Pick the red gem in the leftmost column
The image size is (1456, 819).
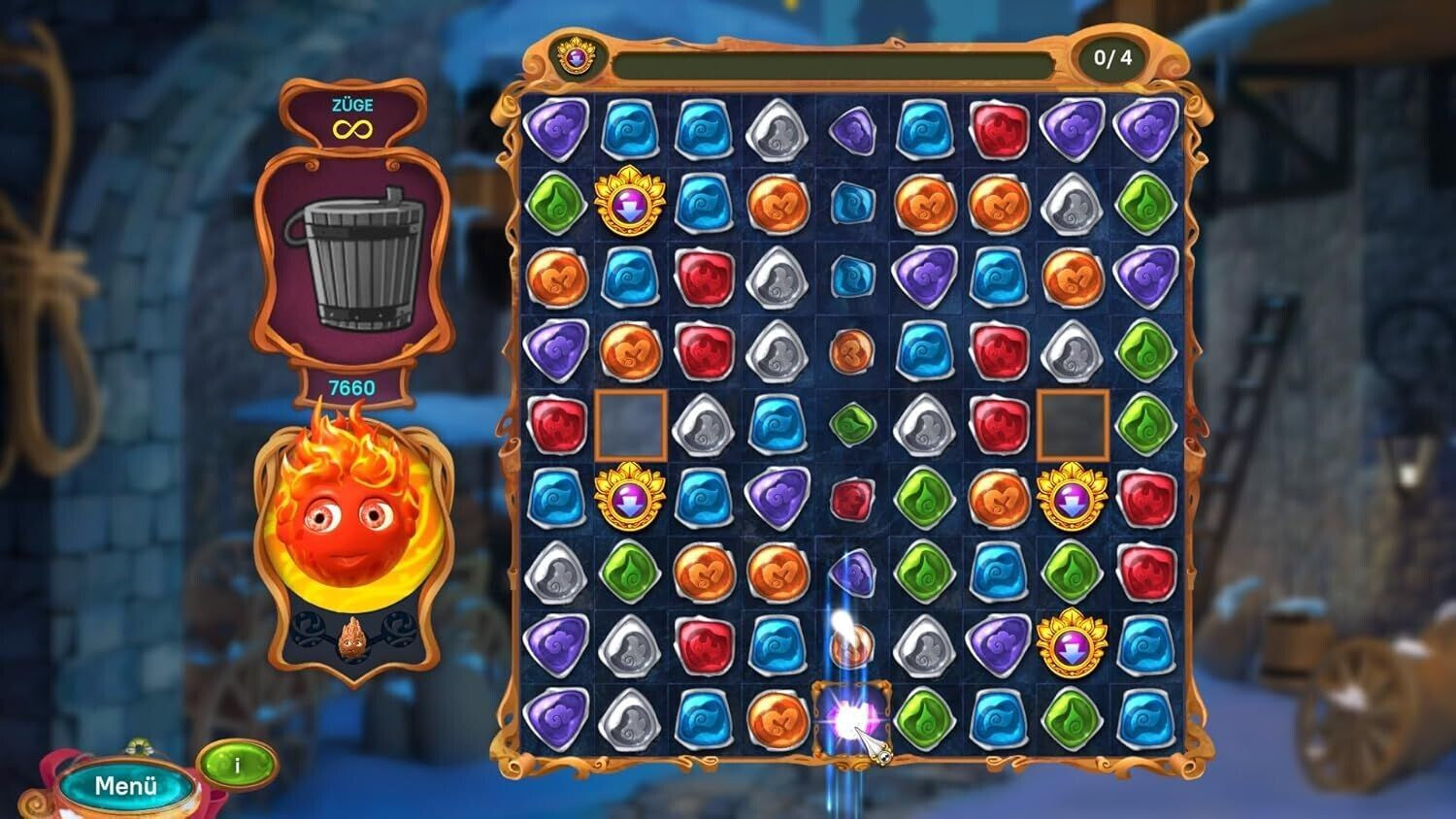pos(556,424)
